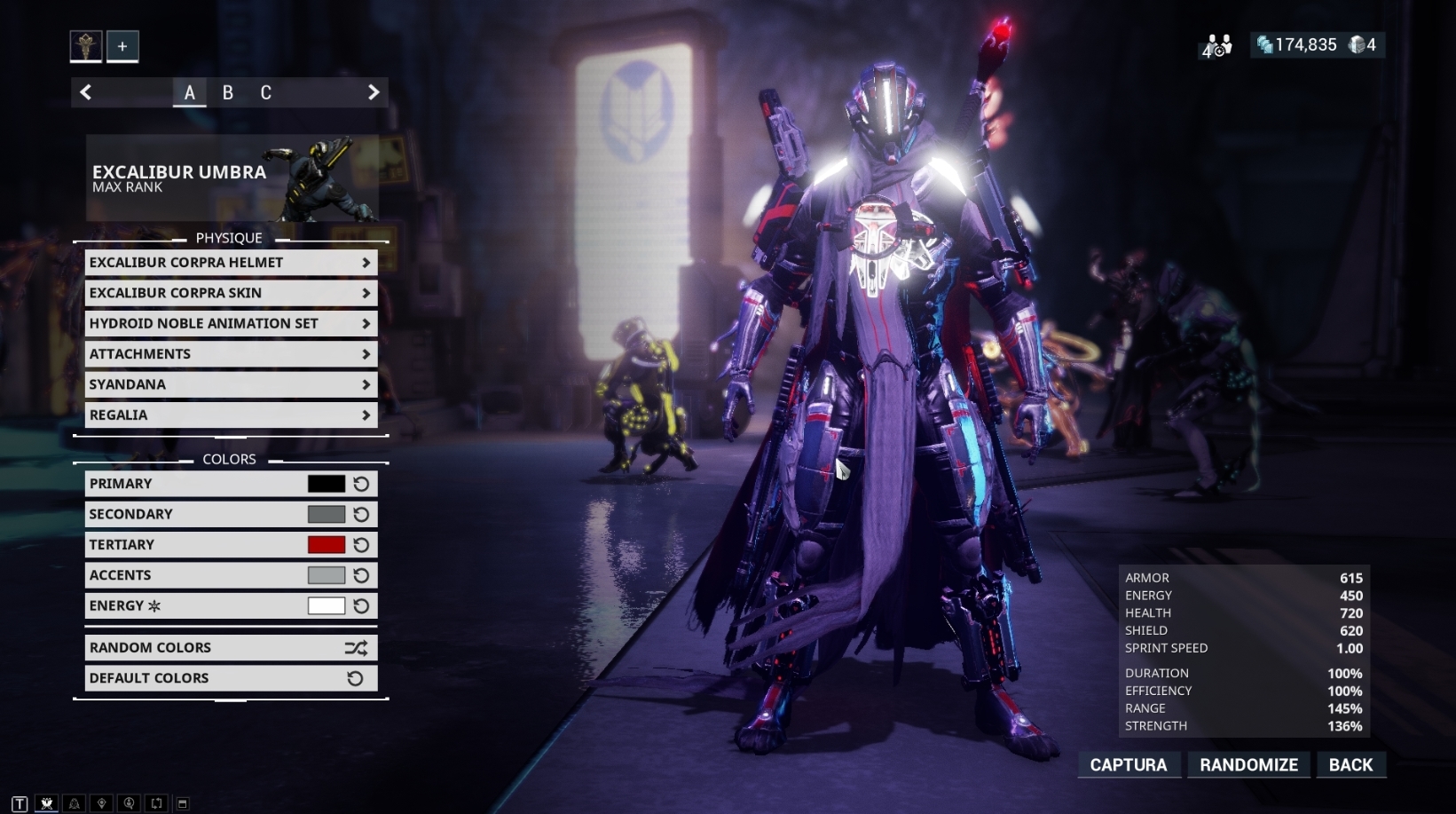Go to next config with right arrow
The image size is (1456, 814).
click(374, 92)
